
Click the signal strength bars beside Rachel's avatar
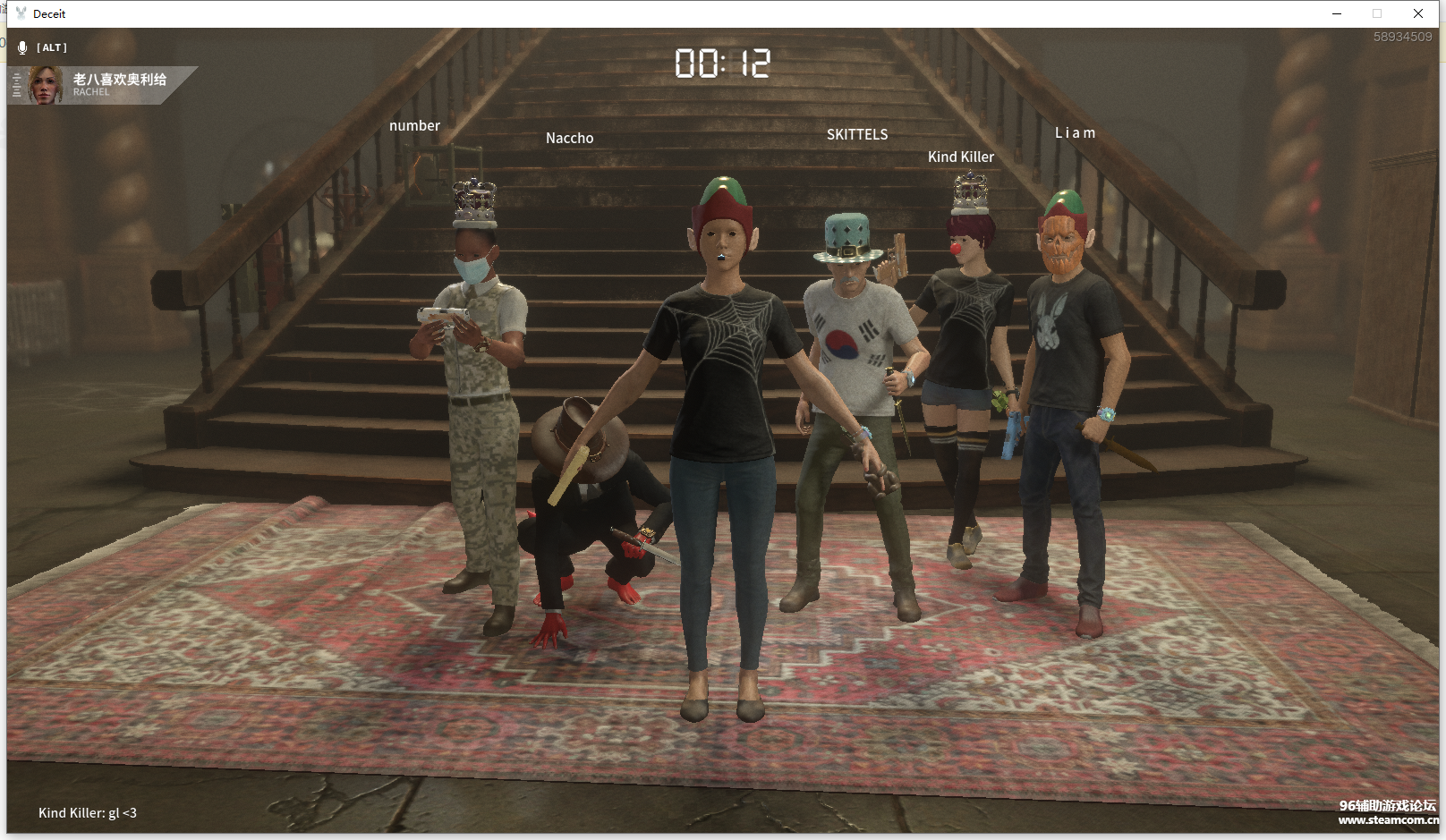[16, 86]
